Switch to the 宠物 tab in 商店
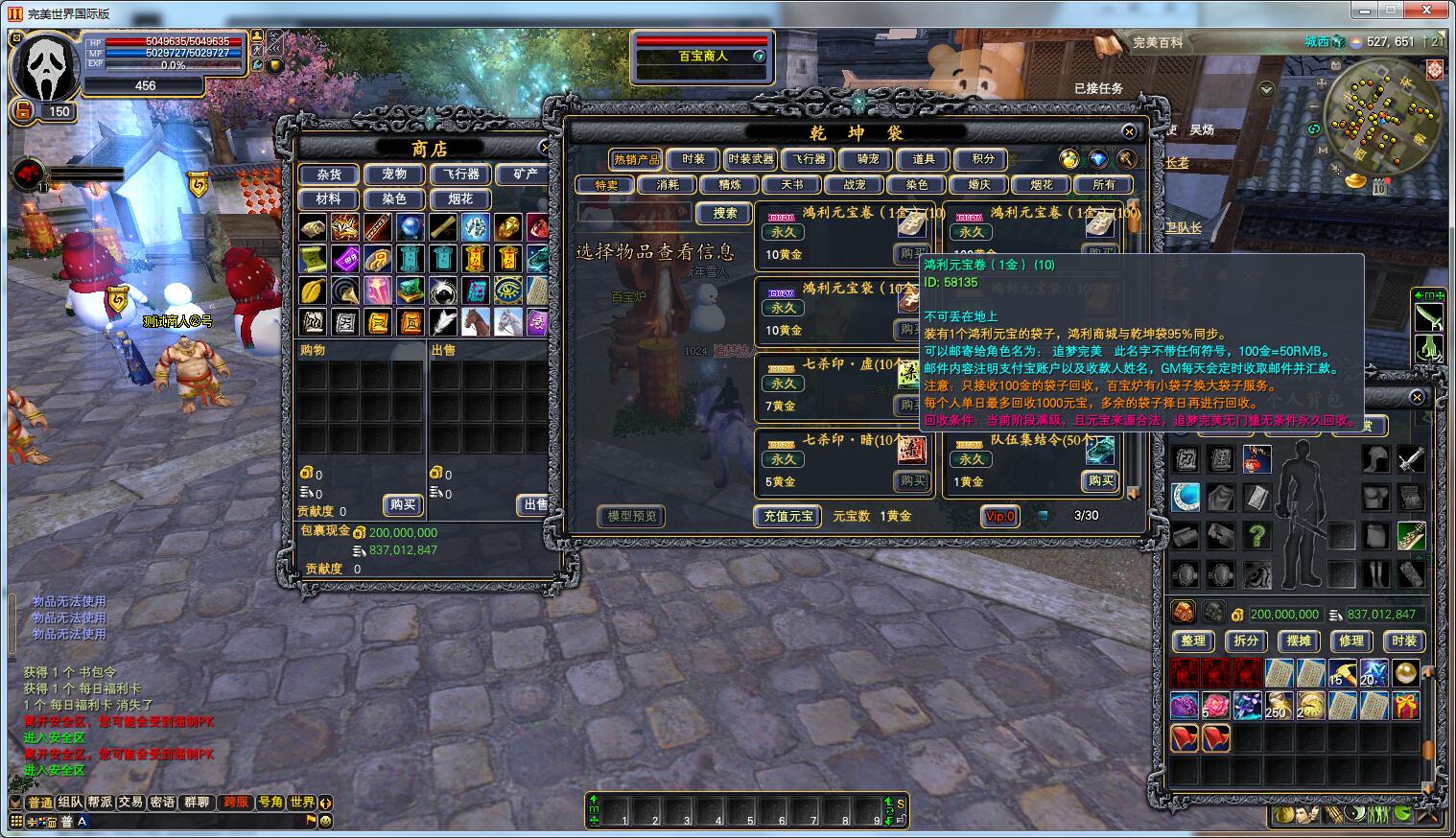Screen dimensions: 1456x838 [x=394, y=175]
